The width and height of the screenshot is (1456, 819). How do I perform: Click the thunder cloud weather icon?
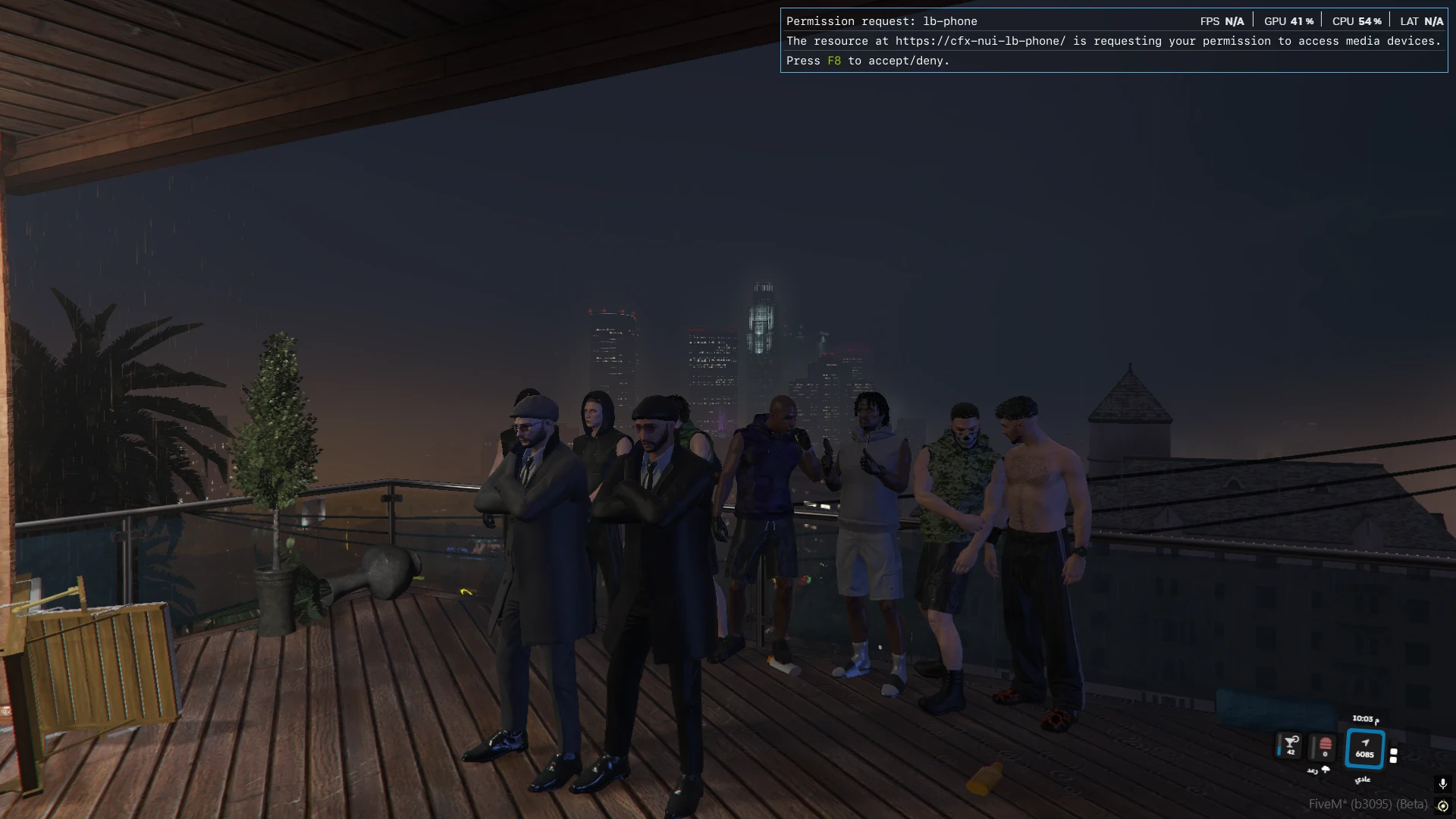(x=1326, y=770)
